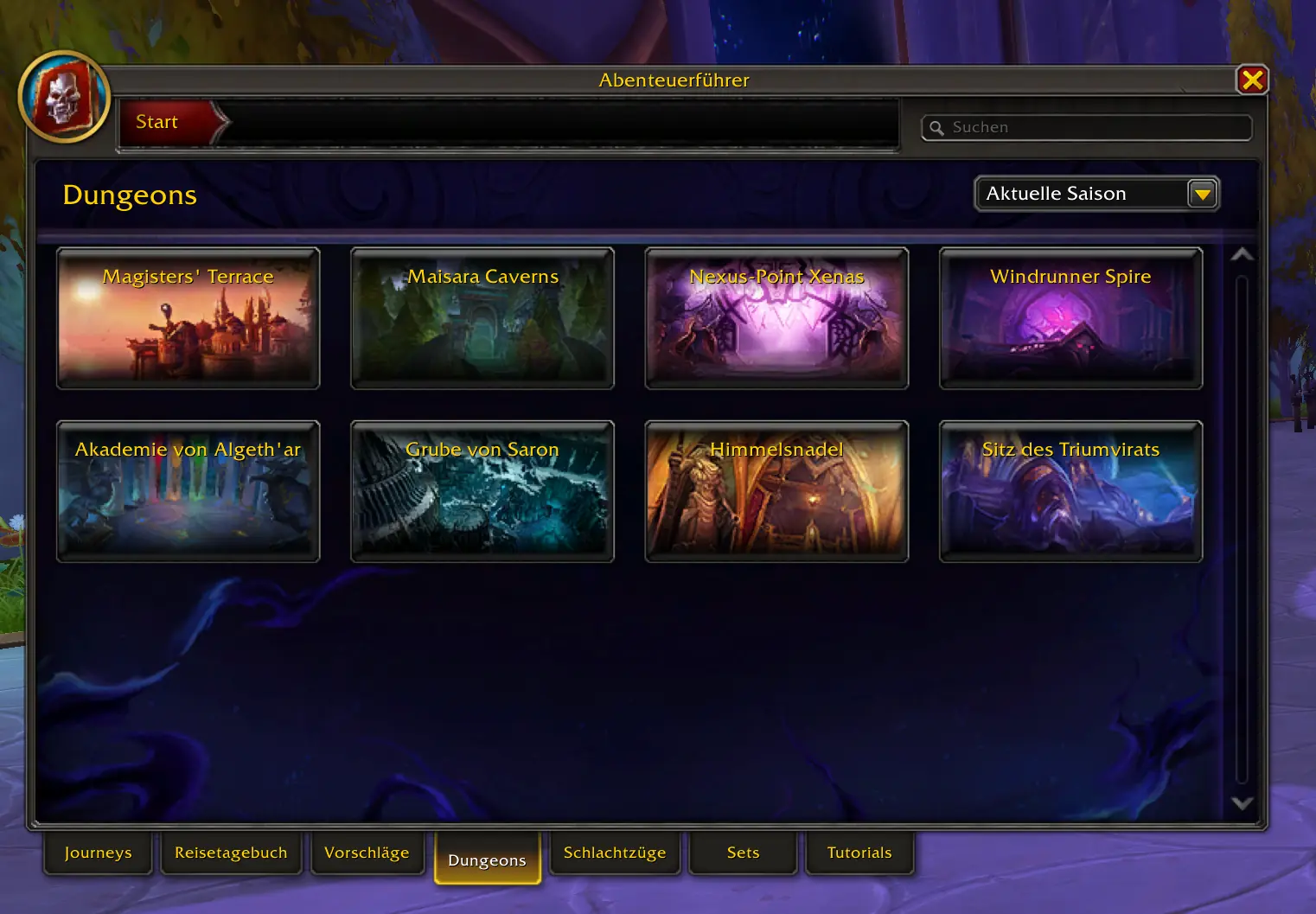This screenshot has height=914, width=1316.
Task: View the Tutorials tab
Action: (859, 853)
